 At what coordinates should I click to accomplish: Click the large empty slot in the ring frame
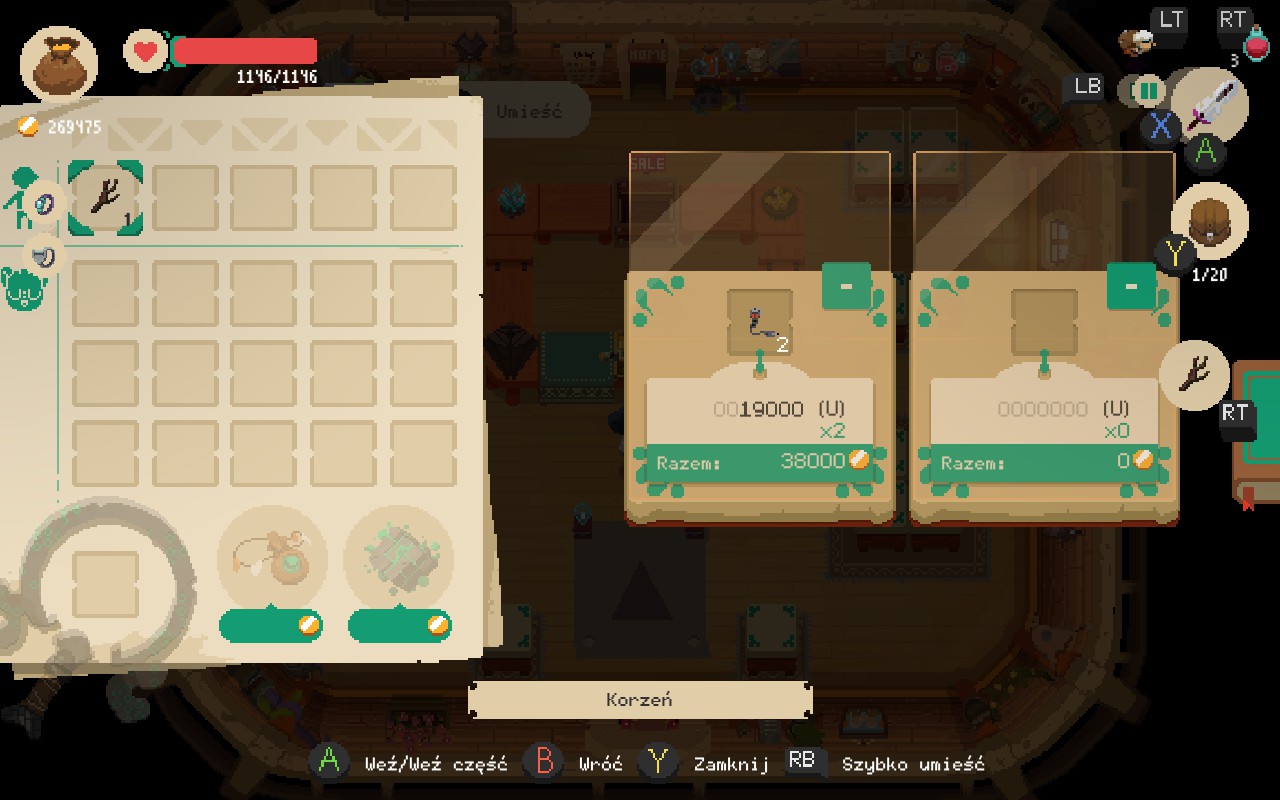tap(105, 584)
